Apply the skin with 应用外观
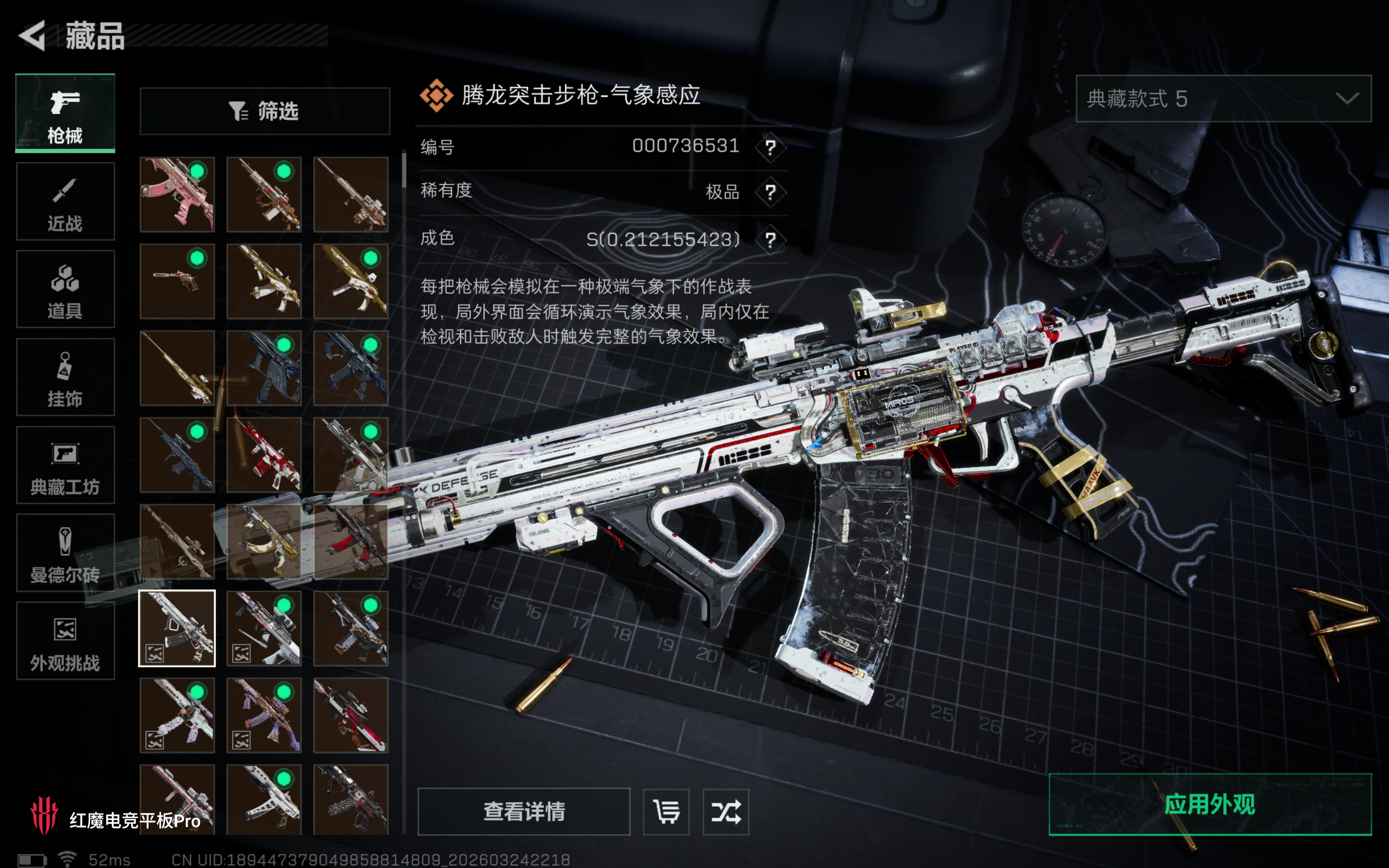 pyautogui.click(x=1210, y=804)
